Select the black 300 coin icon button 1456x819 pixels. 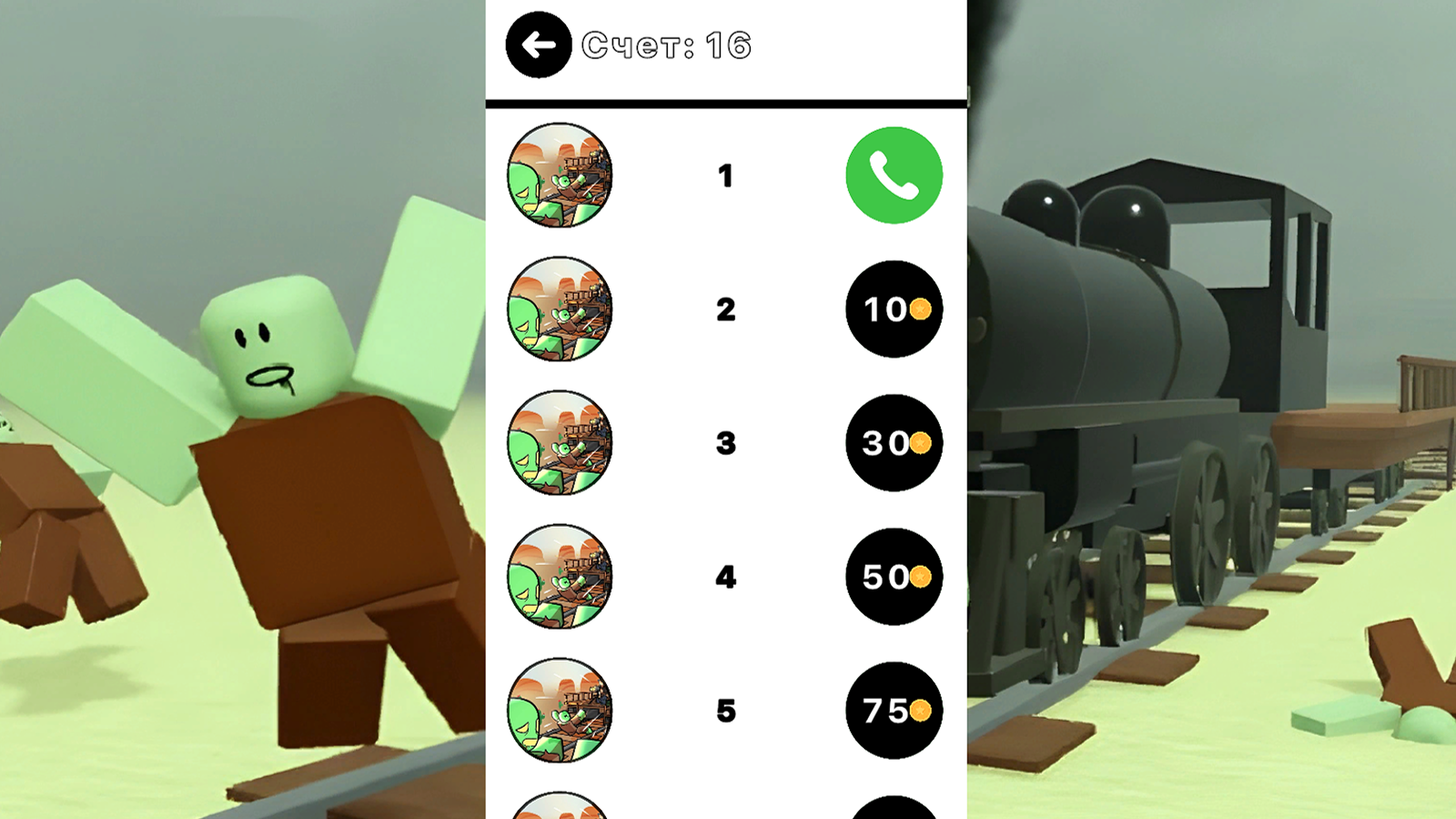[895, 444]
